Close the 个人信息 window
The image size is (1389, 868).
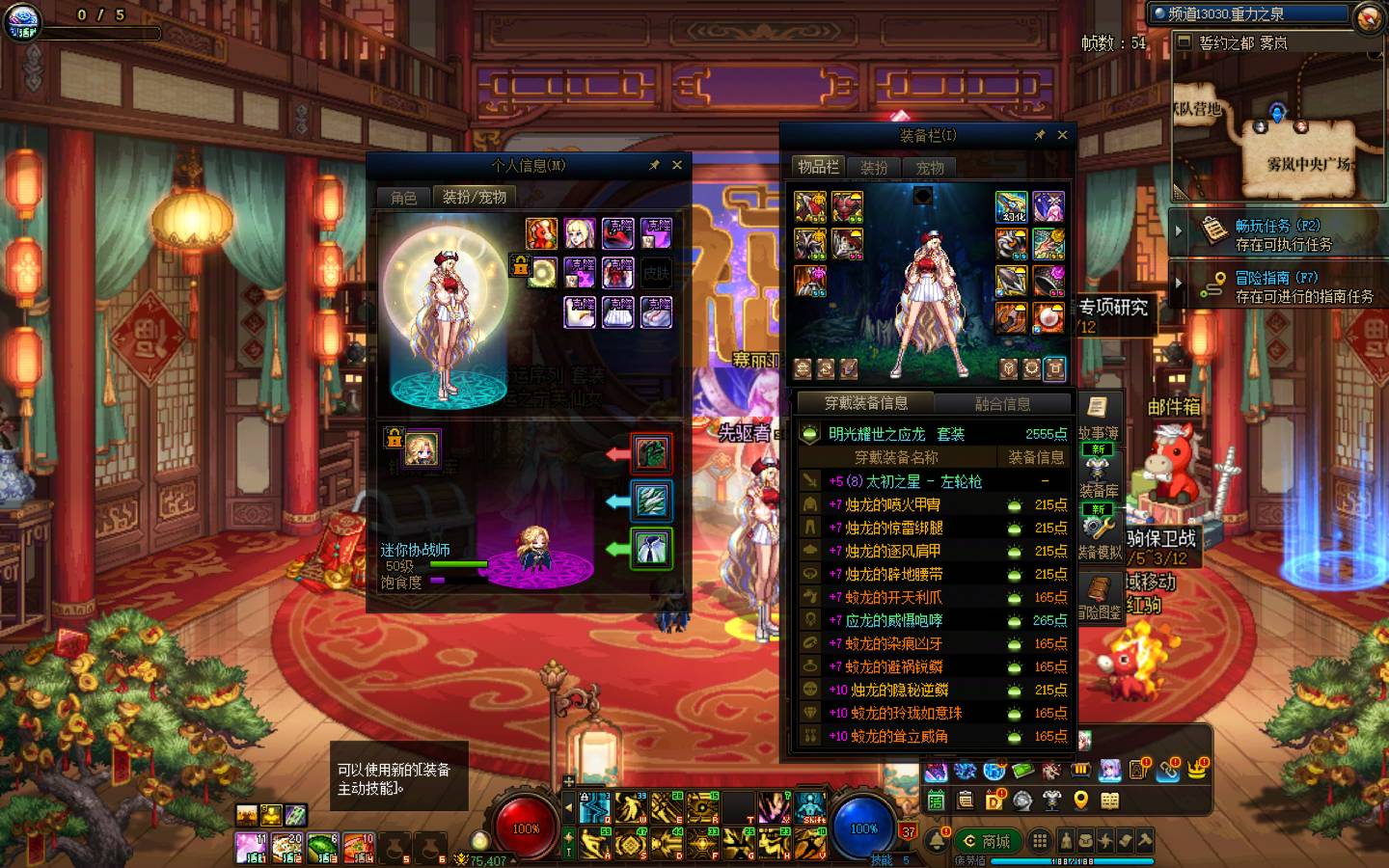pyautogui.click(x=677, y=165)
